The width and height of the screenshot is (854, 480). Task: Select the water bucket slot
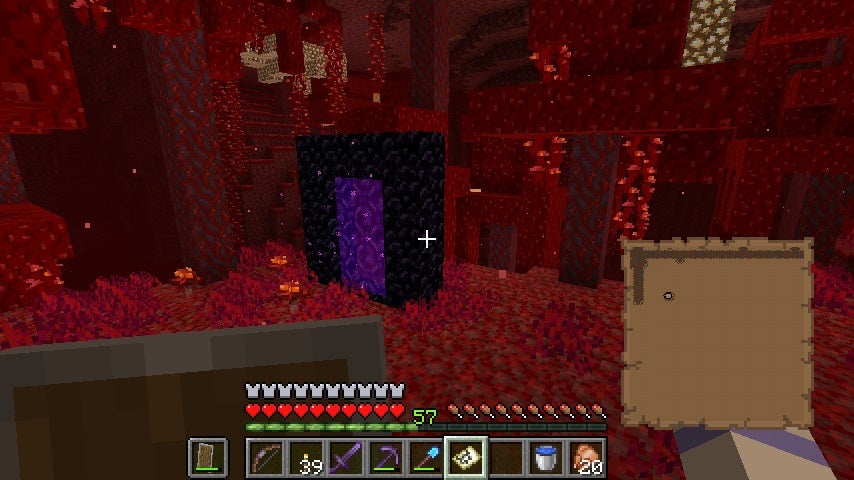[545, 458]
